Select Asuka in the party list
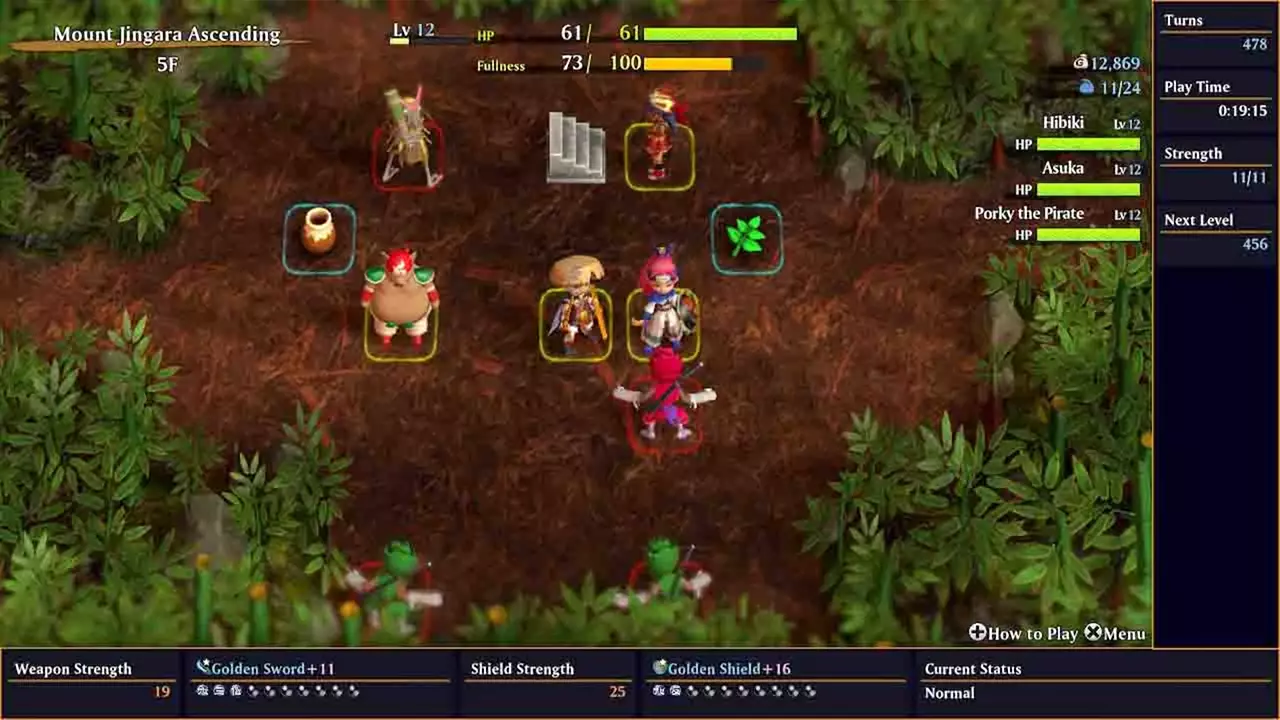 (x=1063, y=168)
